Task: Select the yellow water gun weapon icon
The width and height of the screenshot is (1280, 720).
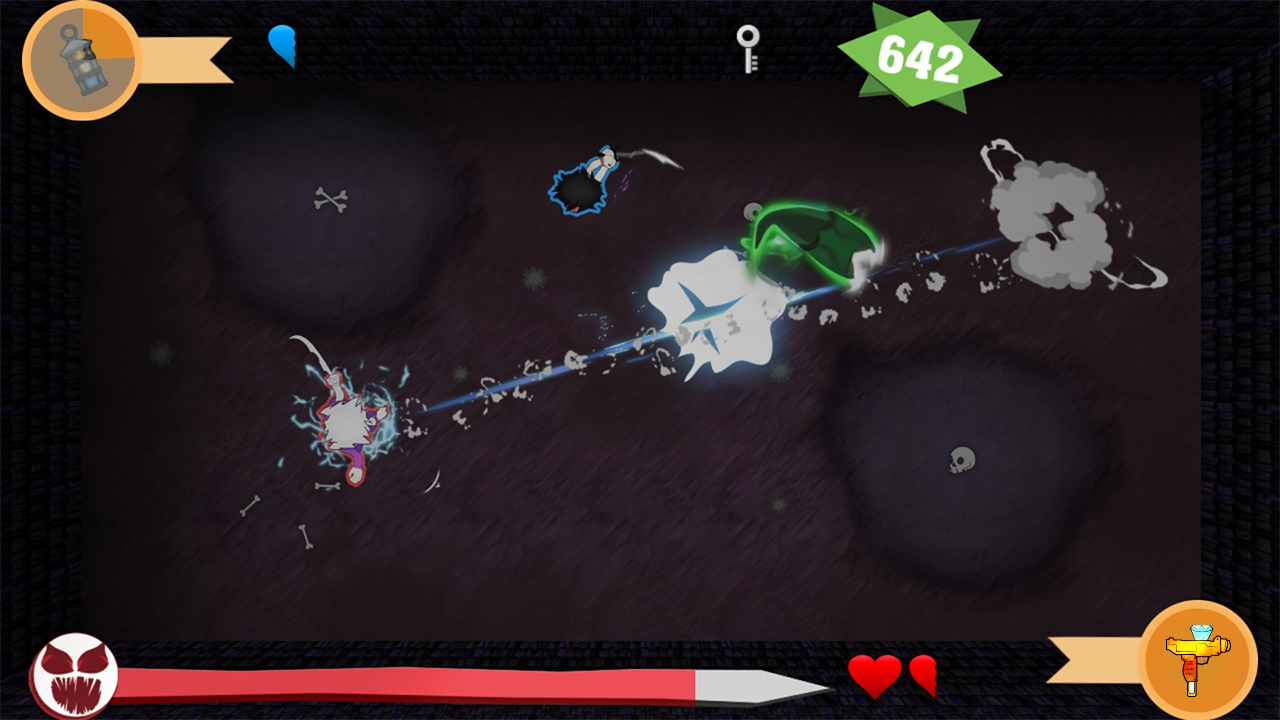Action: coord(1199,657)
